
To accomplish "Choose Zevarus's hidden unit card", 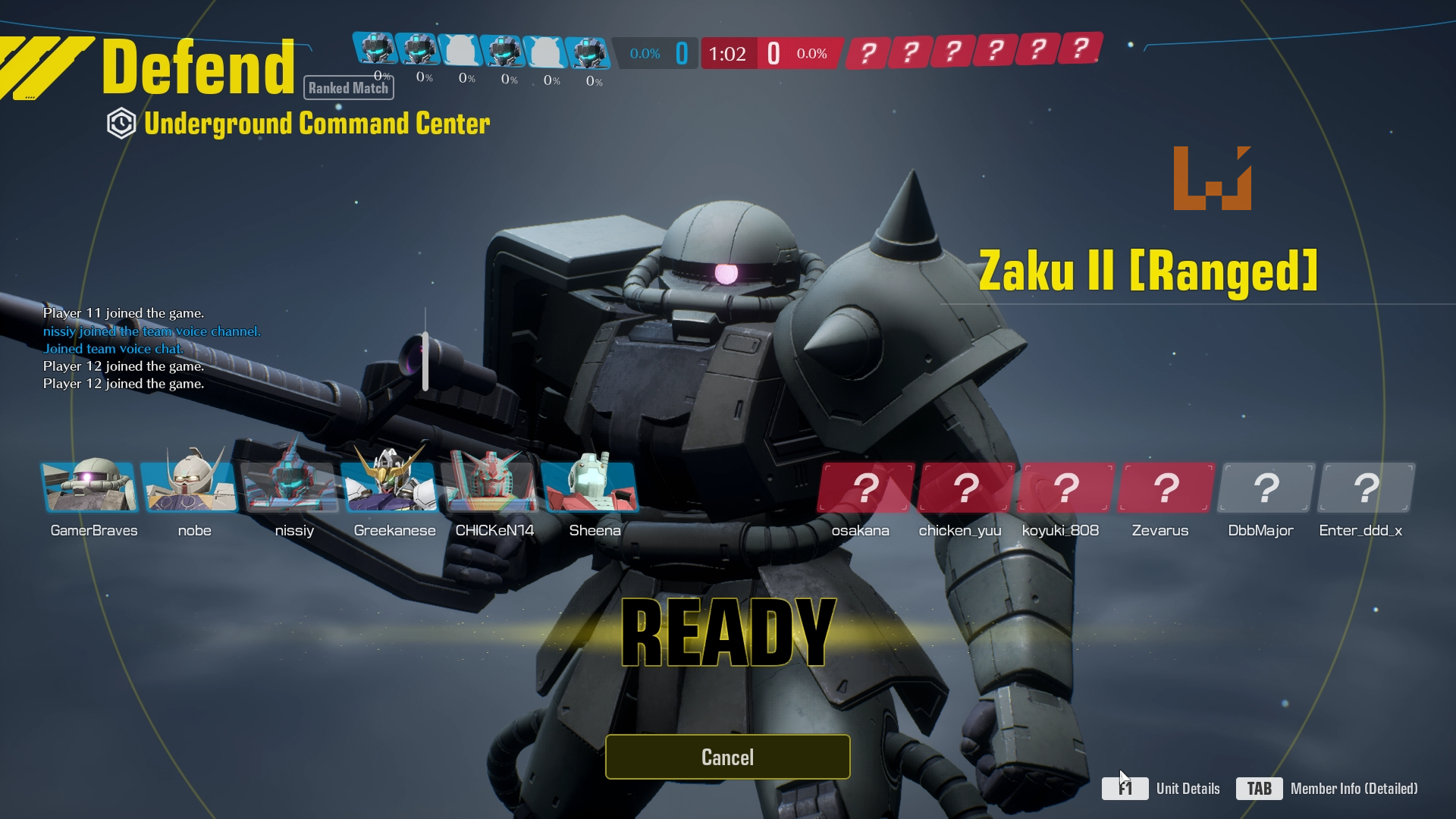I will click(x=1166, y=488).
